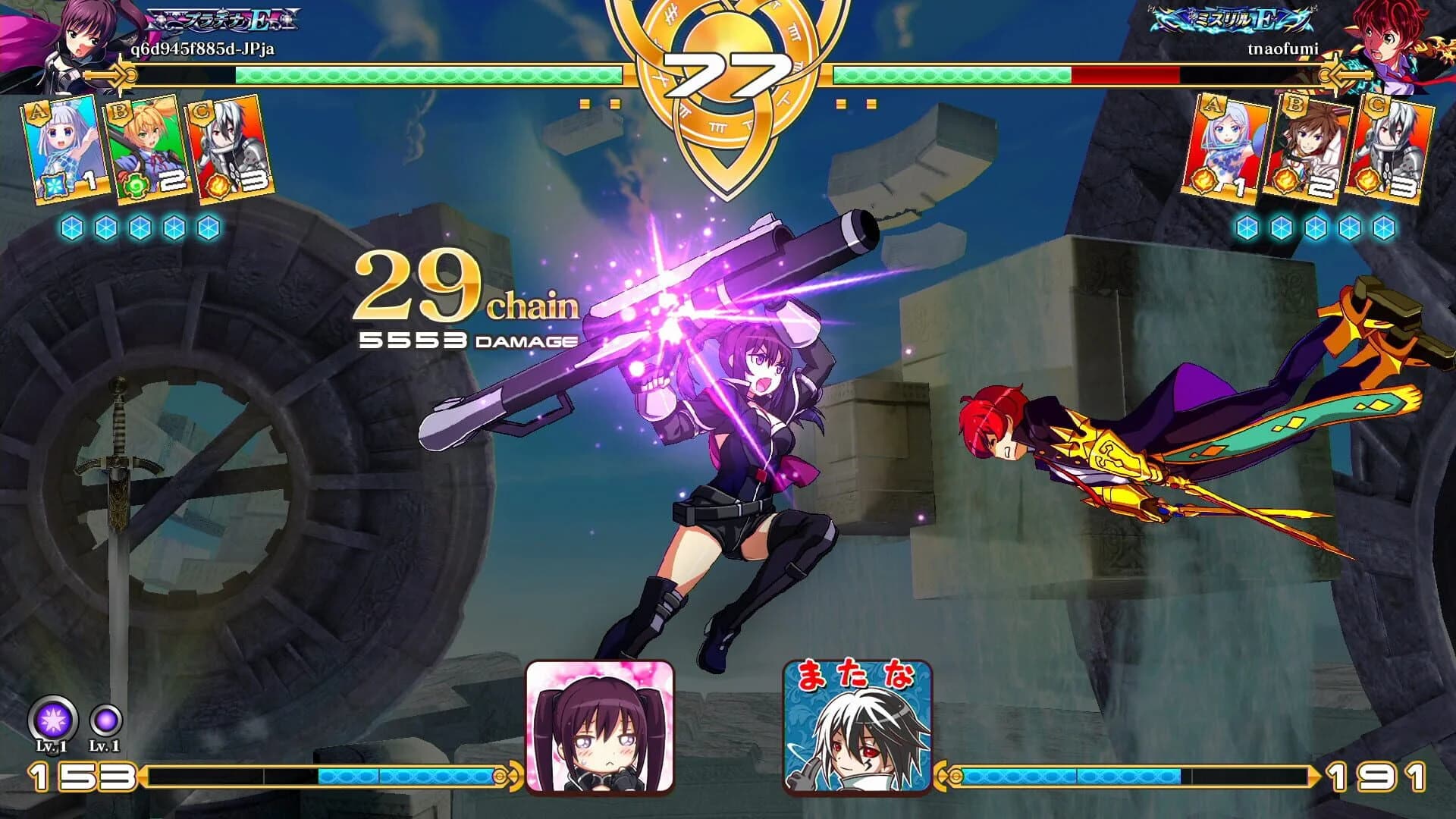Screen dimensions: 1456x819
Task: Select left support card C with silver-haired knight
Action: [x=227, y=148]
